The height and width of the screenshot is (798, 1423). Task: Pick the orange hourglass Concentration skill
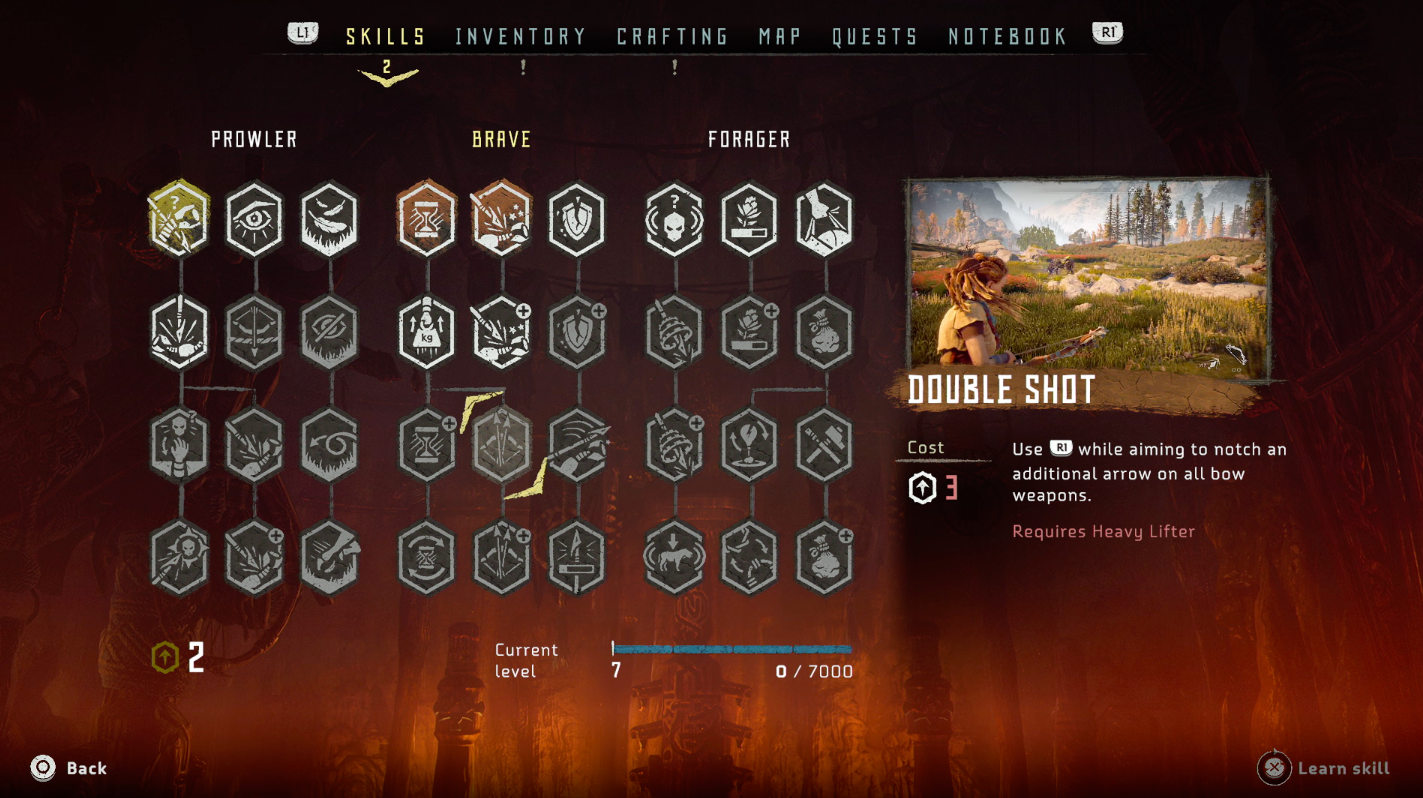tap(427, 218)
